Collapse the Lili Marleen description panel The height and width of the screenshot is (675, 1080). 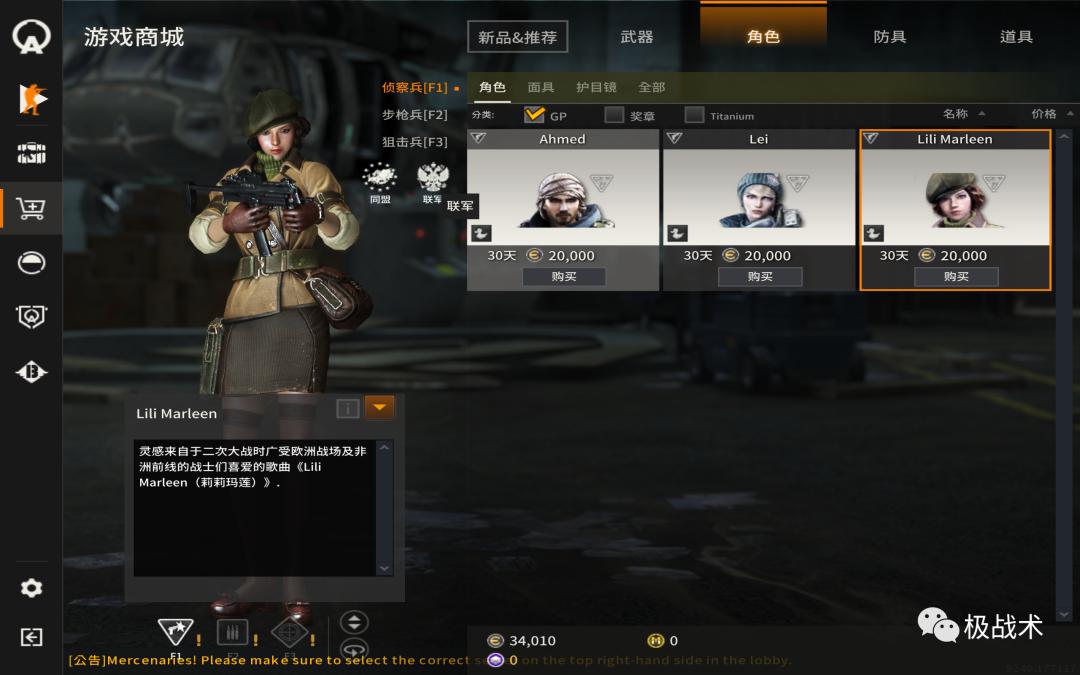point(379,407)
